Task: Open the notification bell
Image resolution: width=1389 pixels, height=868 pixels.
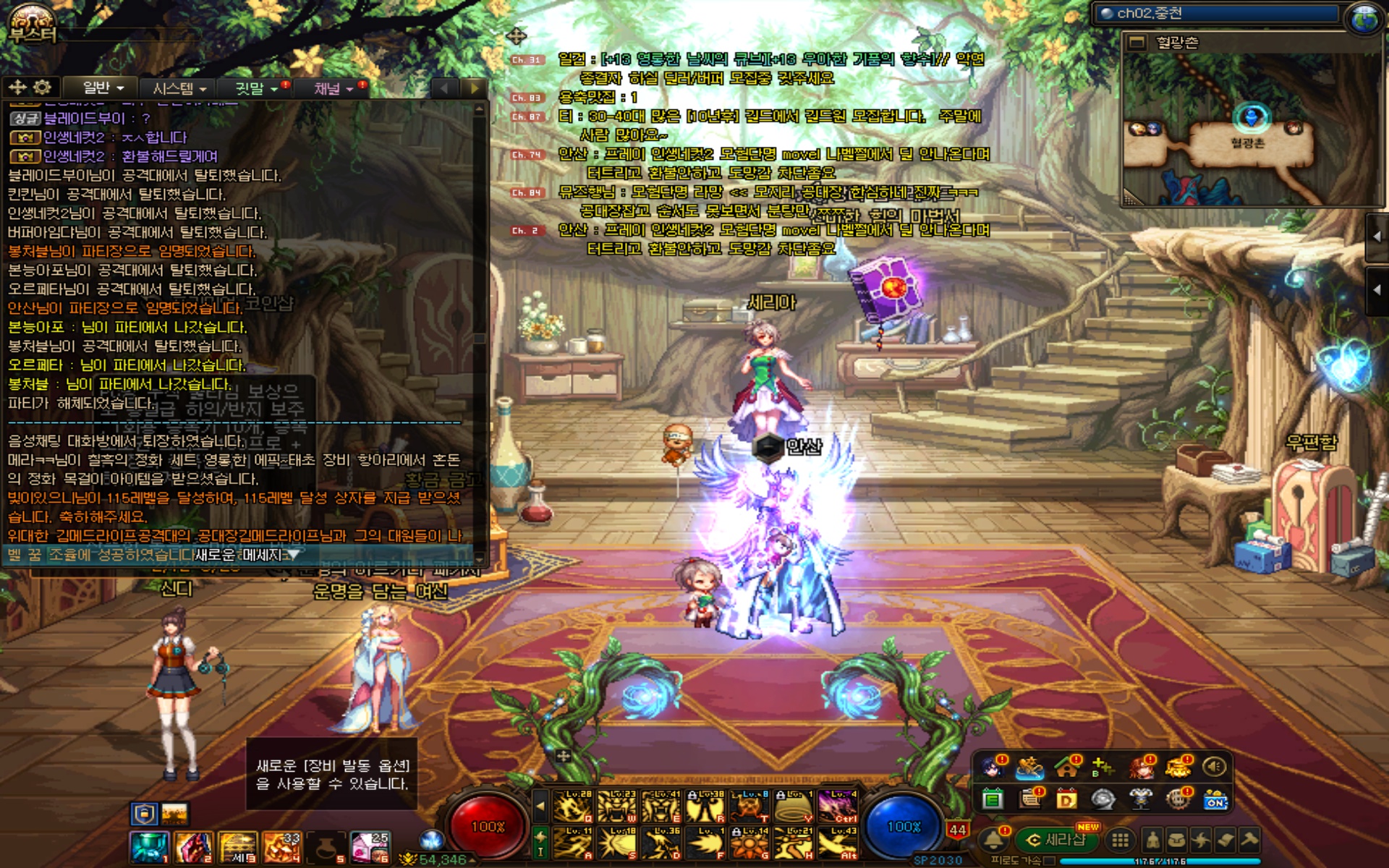Action: (993, 840)
